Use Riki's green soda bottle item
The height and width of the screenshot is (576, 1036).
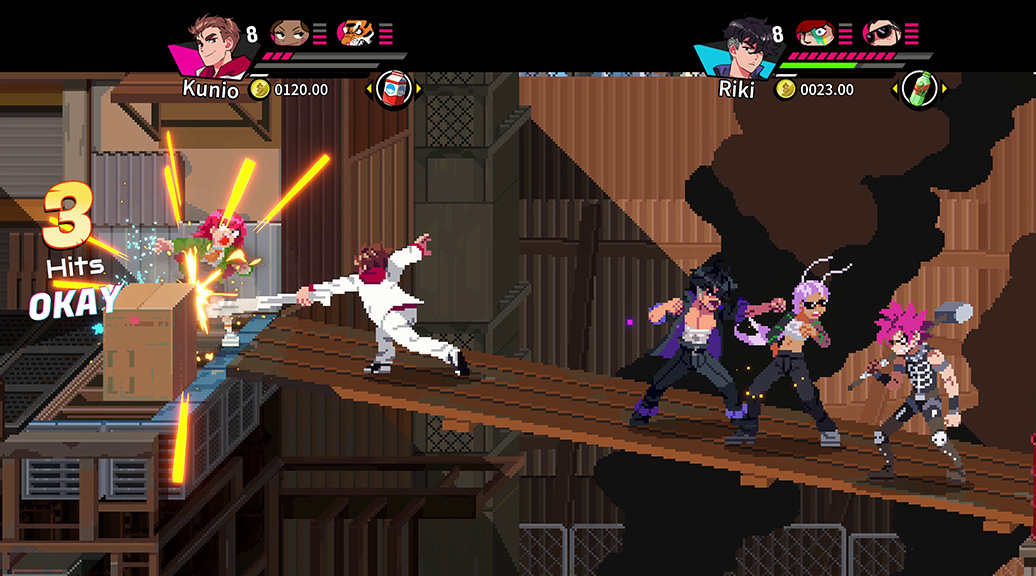tap(918, 90)
